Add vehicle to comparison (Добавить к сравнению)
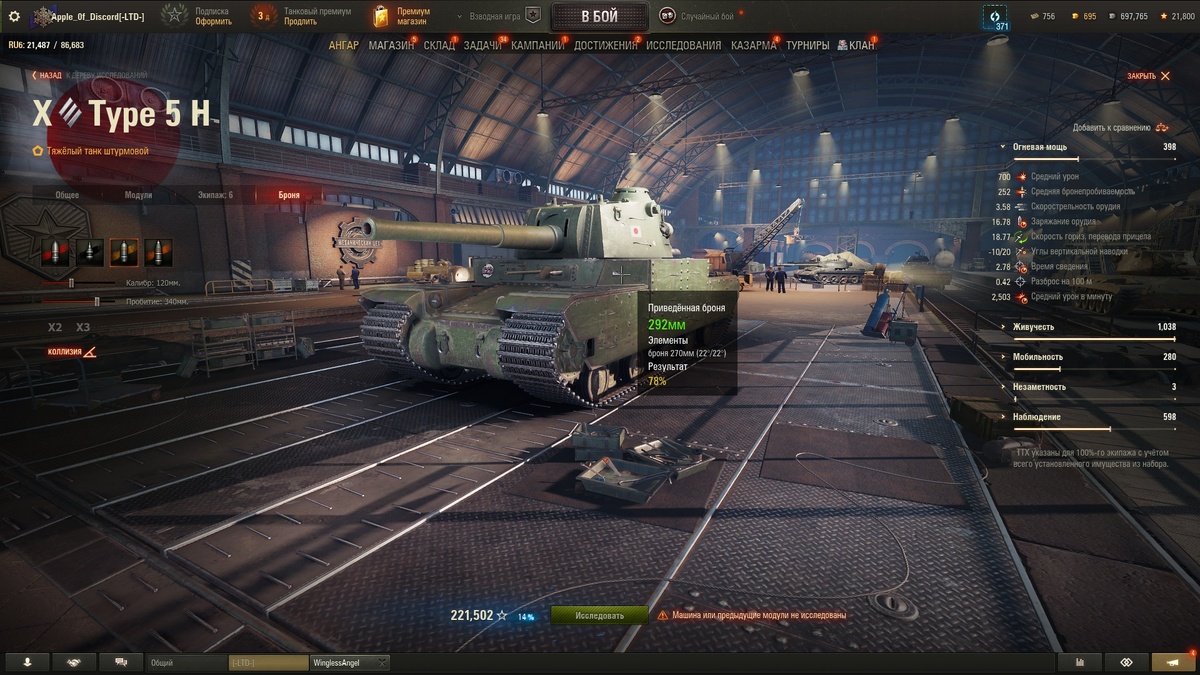 (x=1120, y=127)
